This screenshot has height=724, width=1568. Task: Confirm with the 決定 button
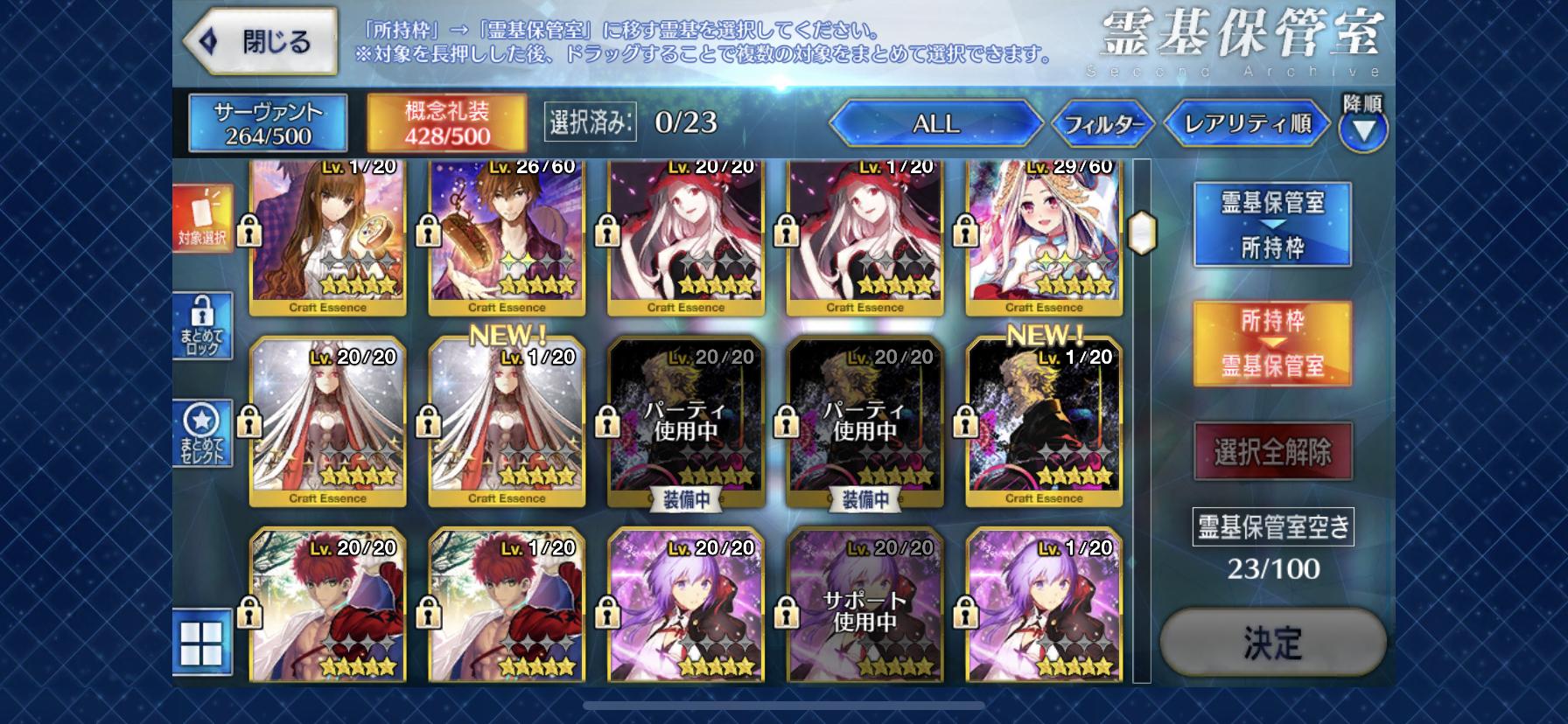[x=1272, y=643]
